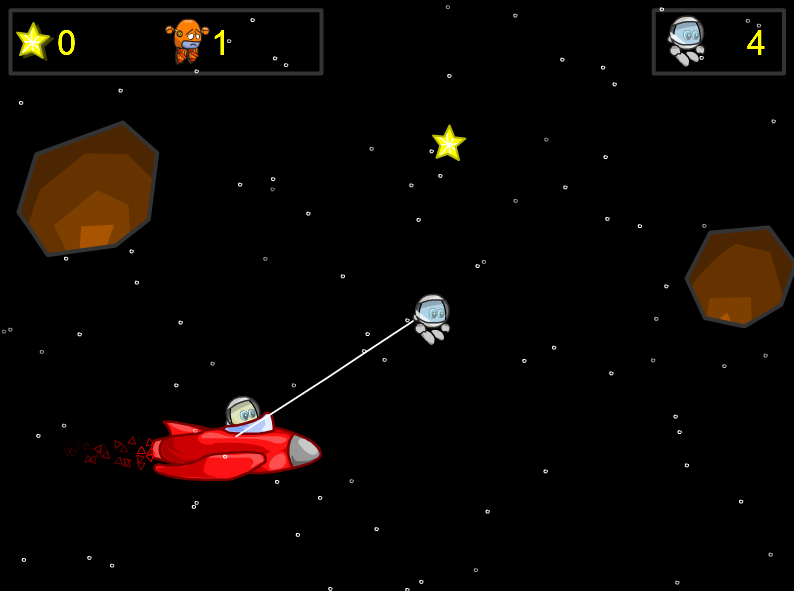The height and width of the screenshot is (591, 794).
Task: Click the yellow star counter icon
Action: [32, 41]
